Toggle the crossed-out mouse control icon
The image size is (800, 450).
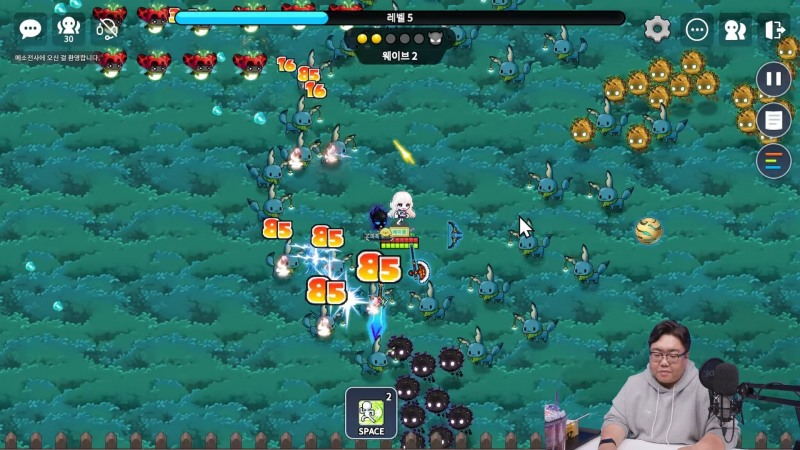coord(107,29)
